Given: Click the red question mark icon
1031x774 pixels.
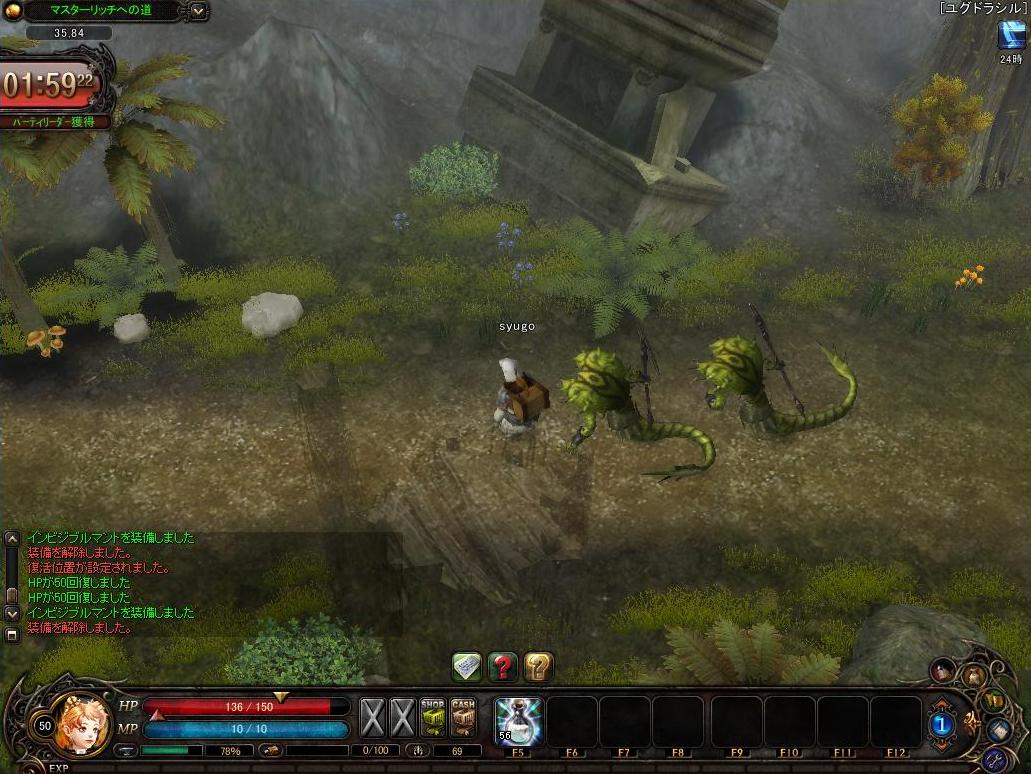Looking at the screenshot, I should pos(503,666).
